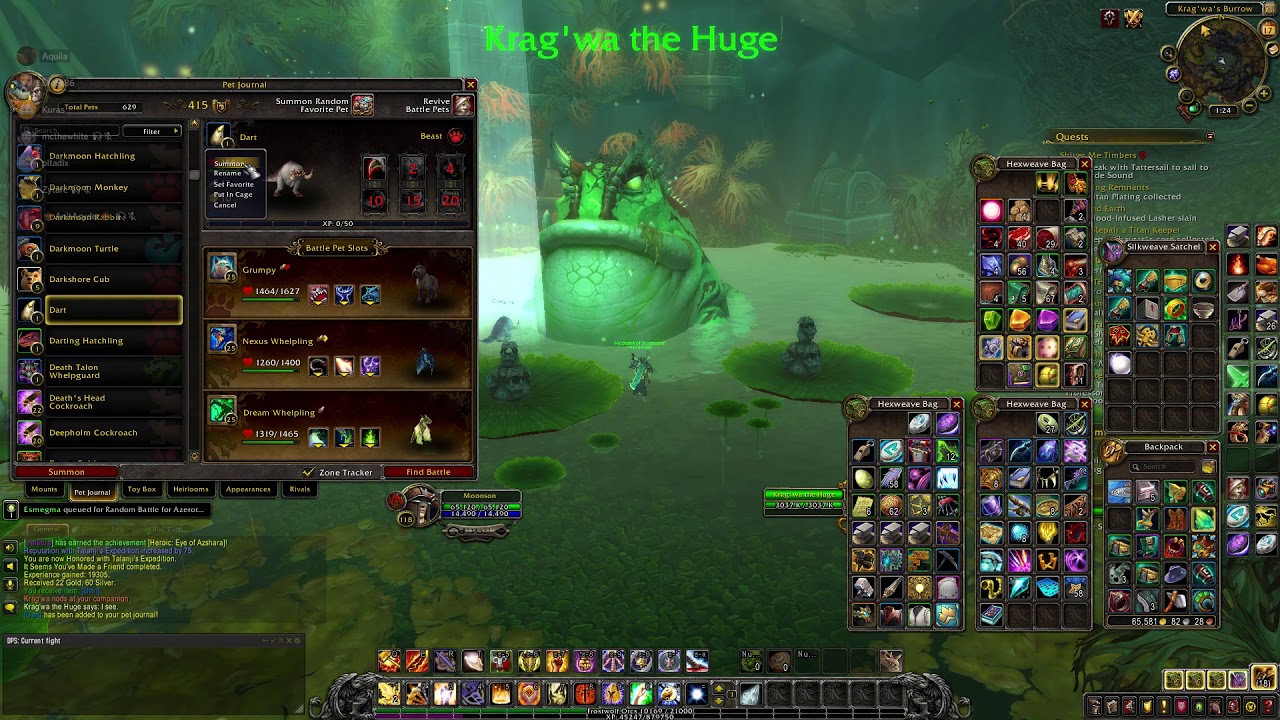1280x720 pixels.
Task: Open the pet Filter dropdown
Action: click(x=153, y=131)
